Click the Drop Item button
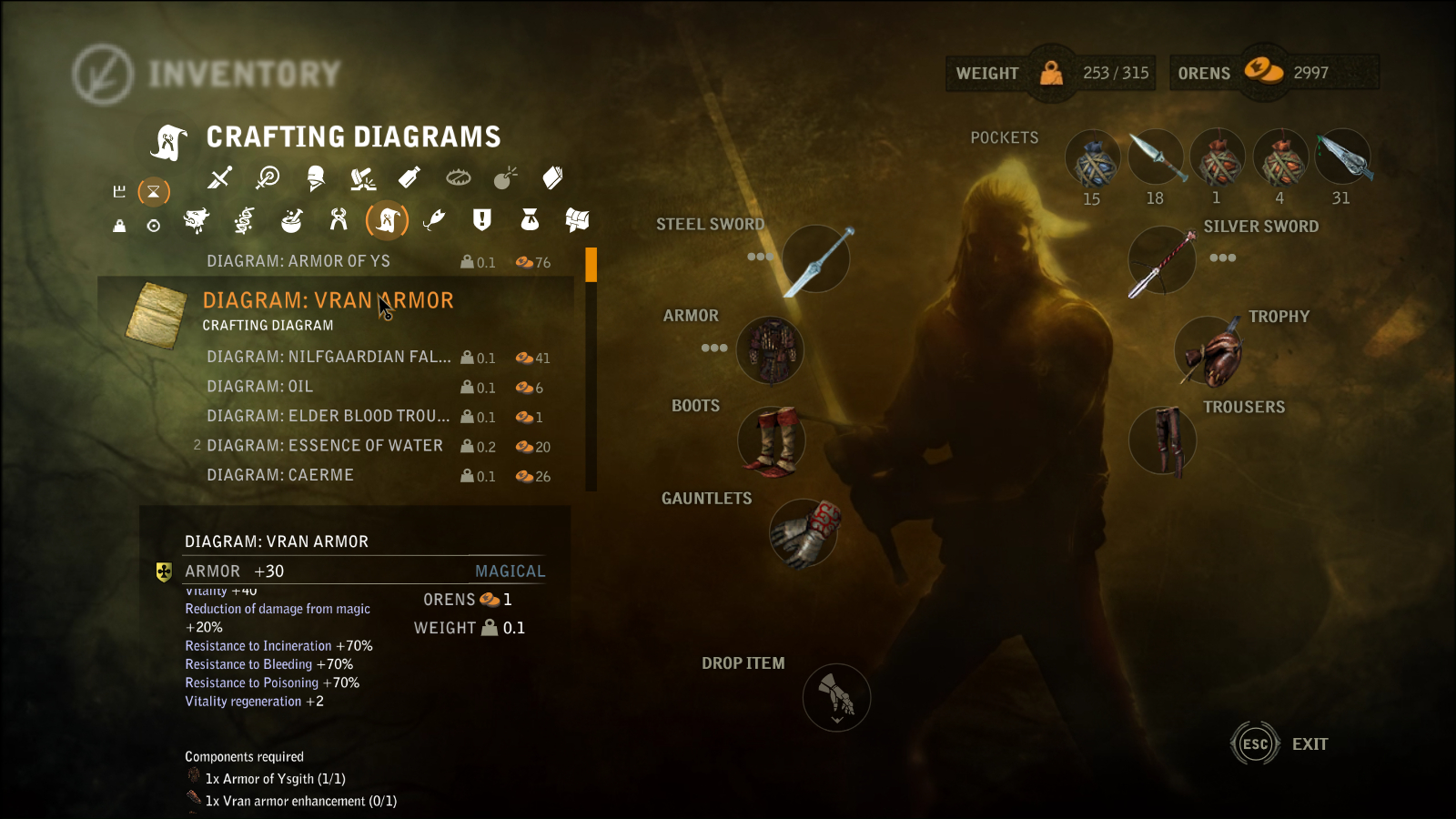This screenshot has width=1456, height=819. (x=835, y=697)
